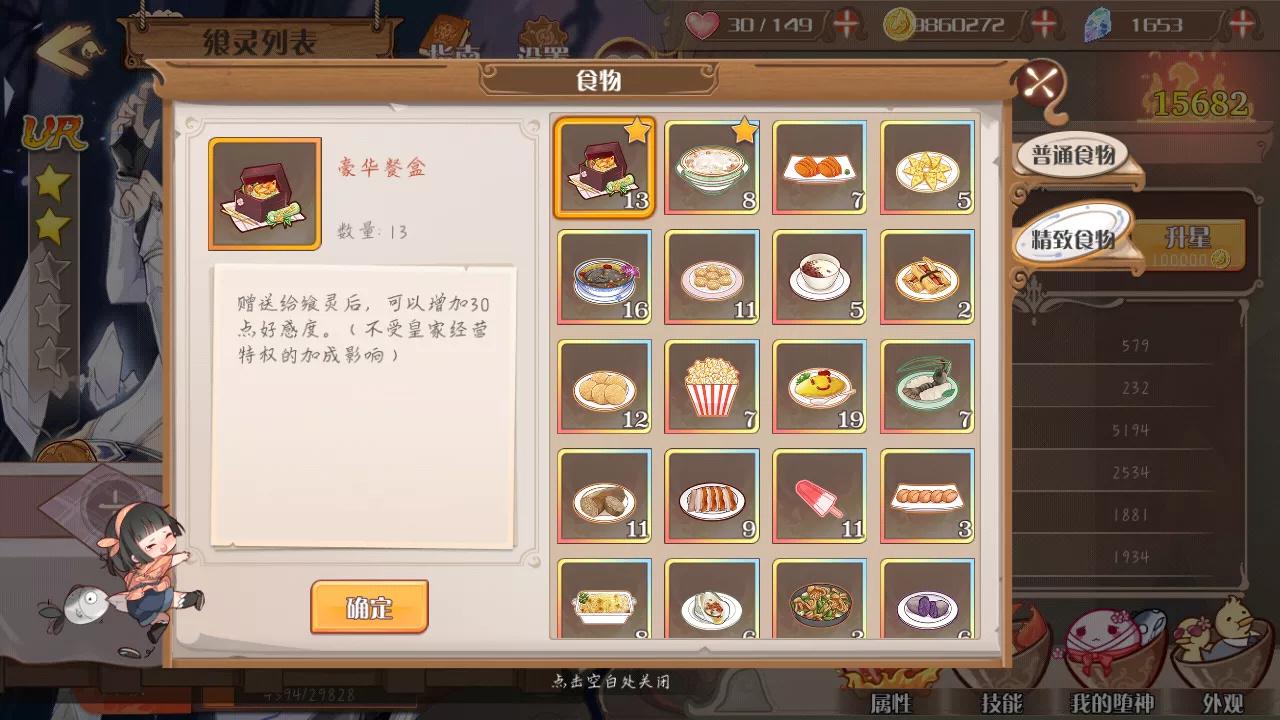
Task: Toggle the favorite star on the soup bowl item
Action: (745, 128)
